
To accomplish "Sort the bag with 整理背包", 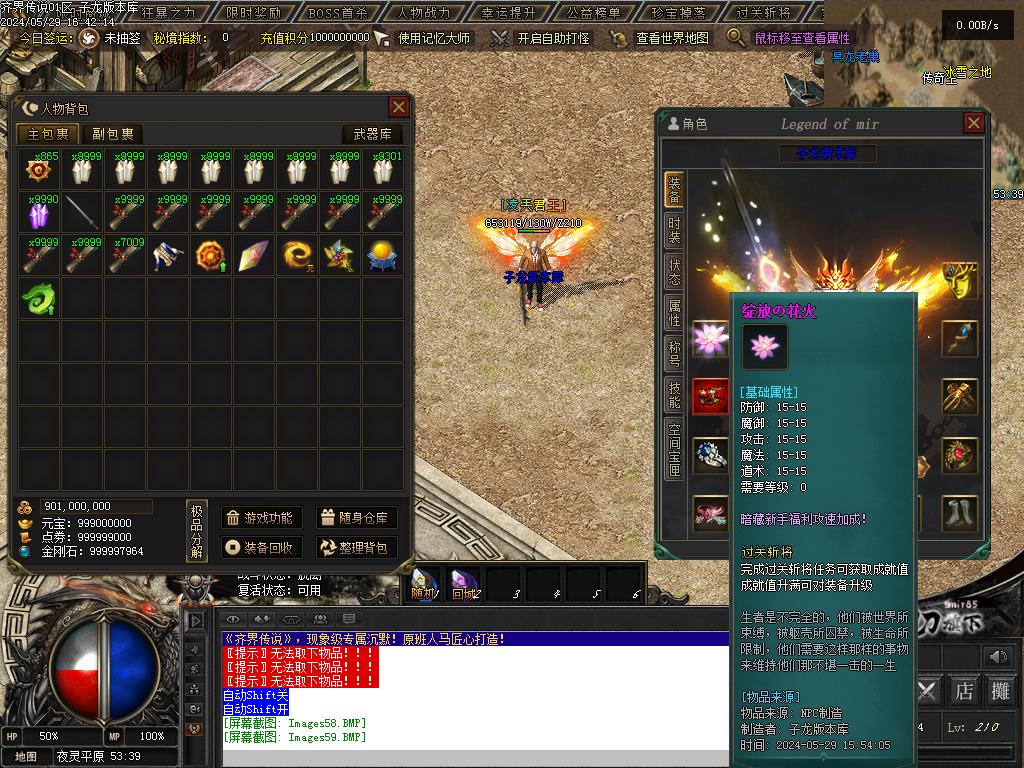I will tap(357, 547).
